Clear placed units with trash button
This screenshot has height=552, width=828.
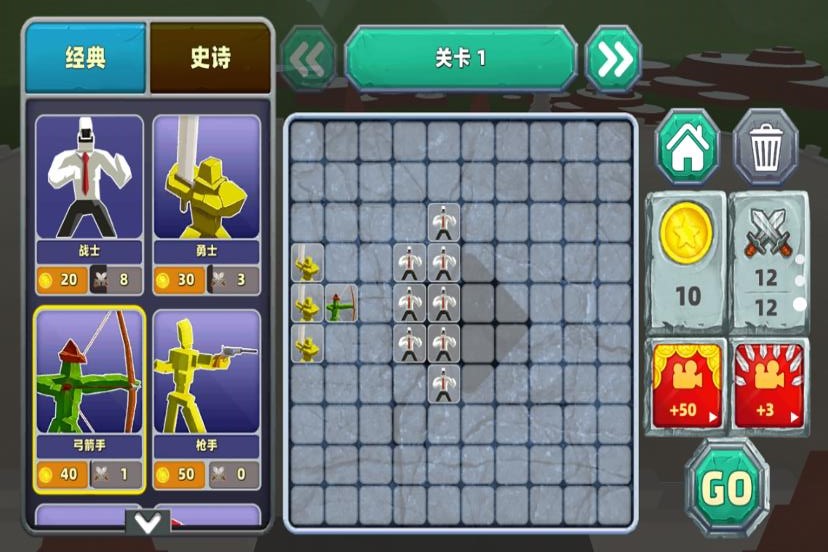[x=766, y=147]
